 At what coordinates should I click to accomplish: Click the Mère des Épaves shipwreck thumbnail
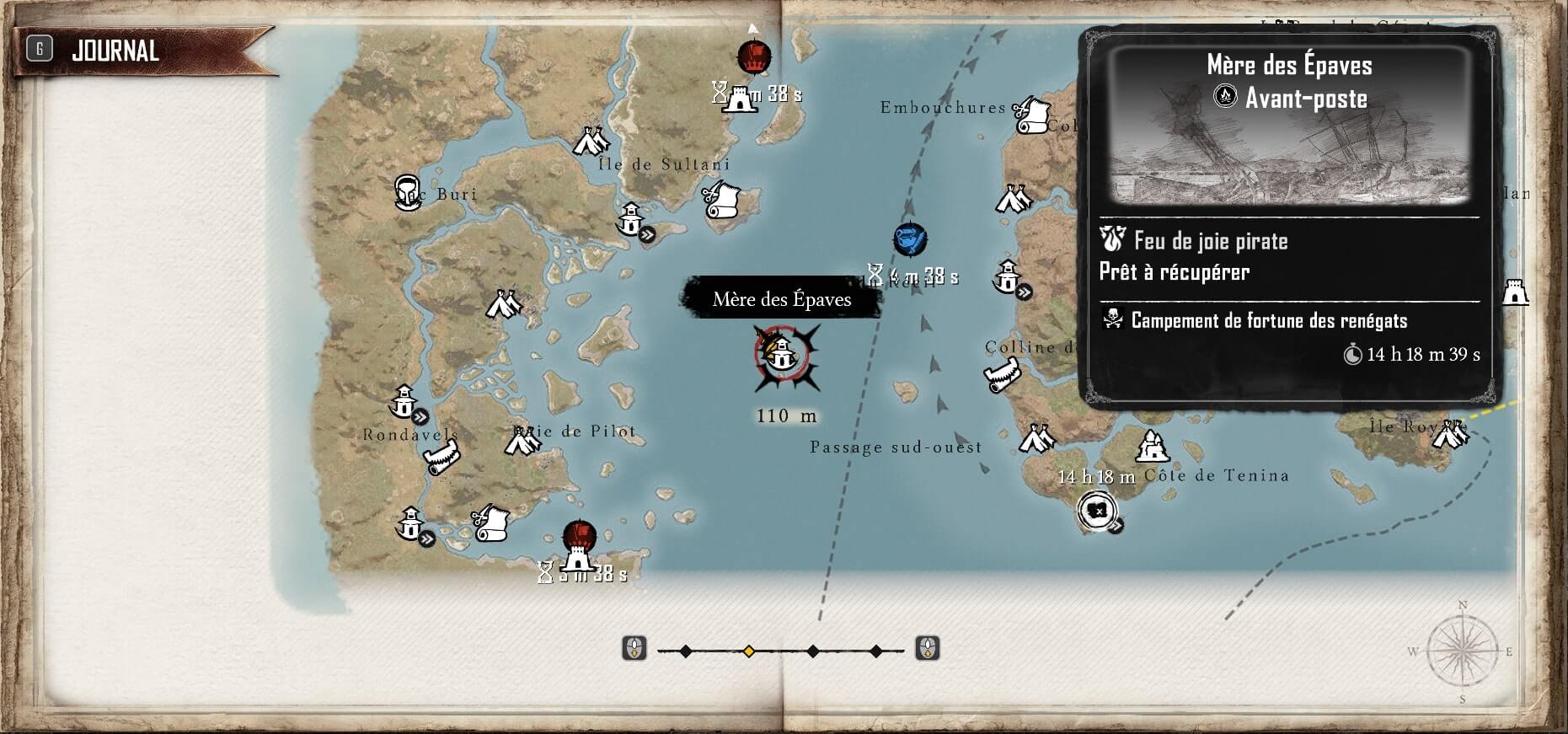point(1289,126)
